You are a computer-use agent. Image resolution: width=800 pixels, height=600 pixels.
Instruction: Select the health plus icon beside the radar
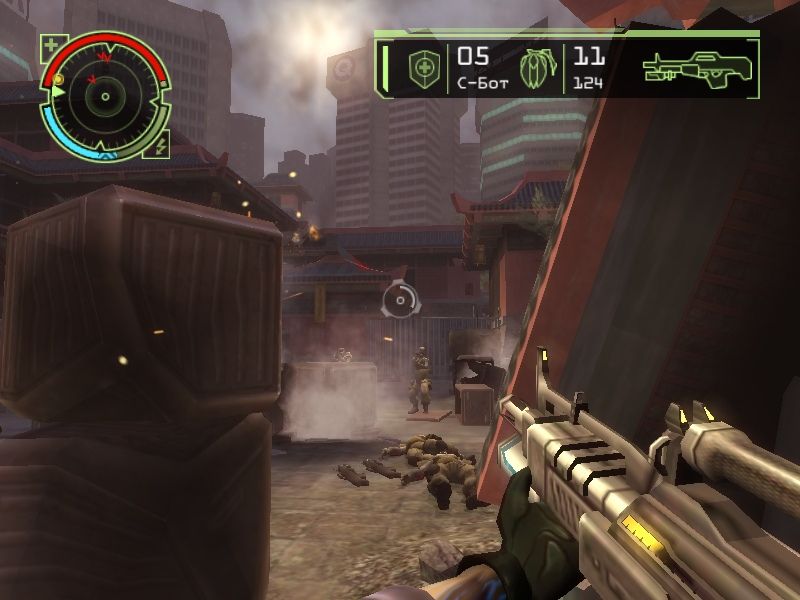tap(51, 44)
